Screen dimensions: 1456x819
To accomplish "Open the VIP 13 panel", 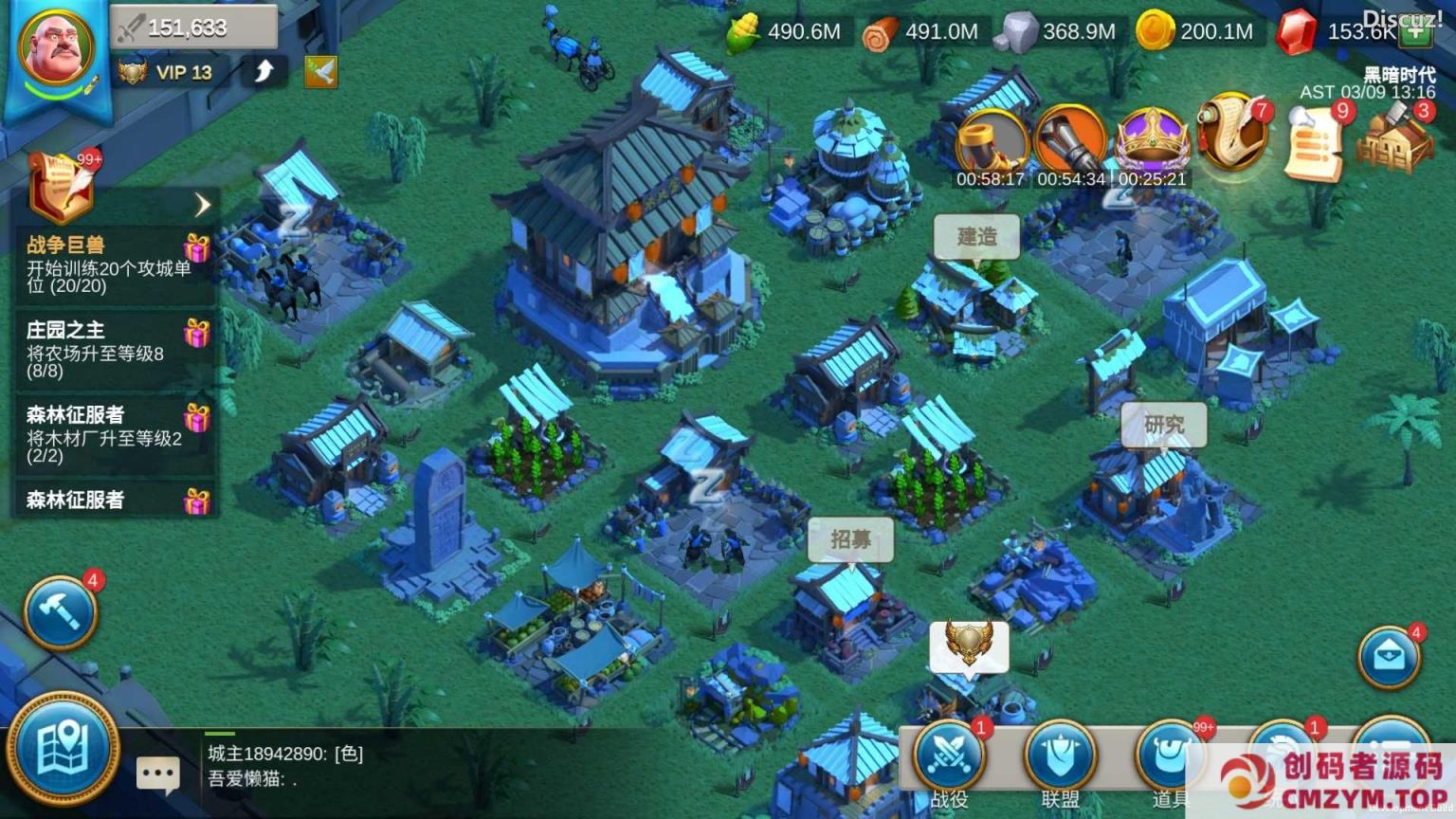I will click(x=168, y=72).
